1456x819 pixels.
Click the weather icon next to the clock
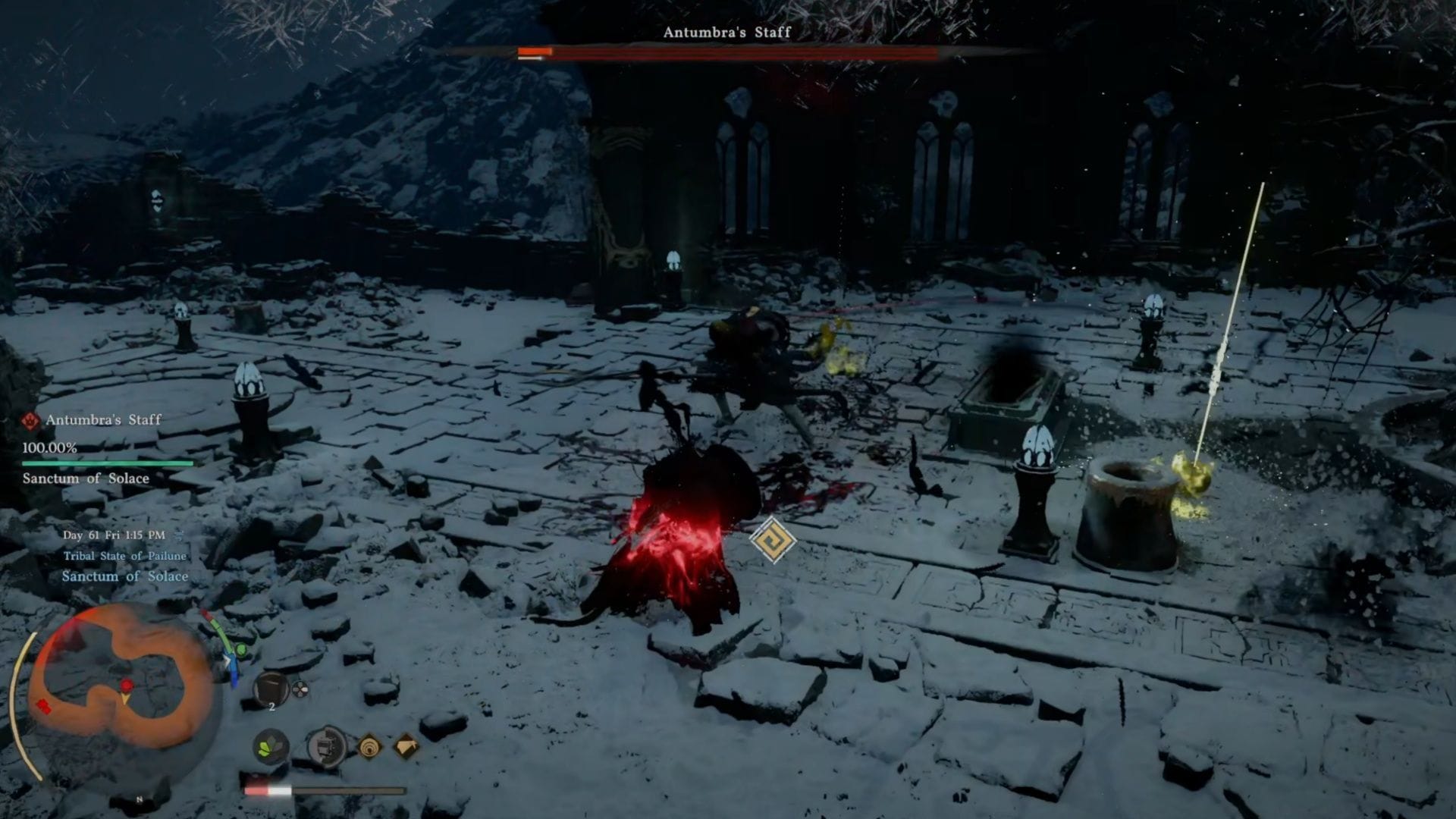point(179,534)
